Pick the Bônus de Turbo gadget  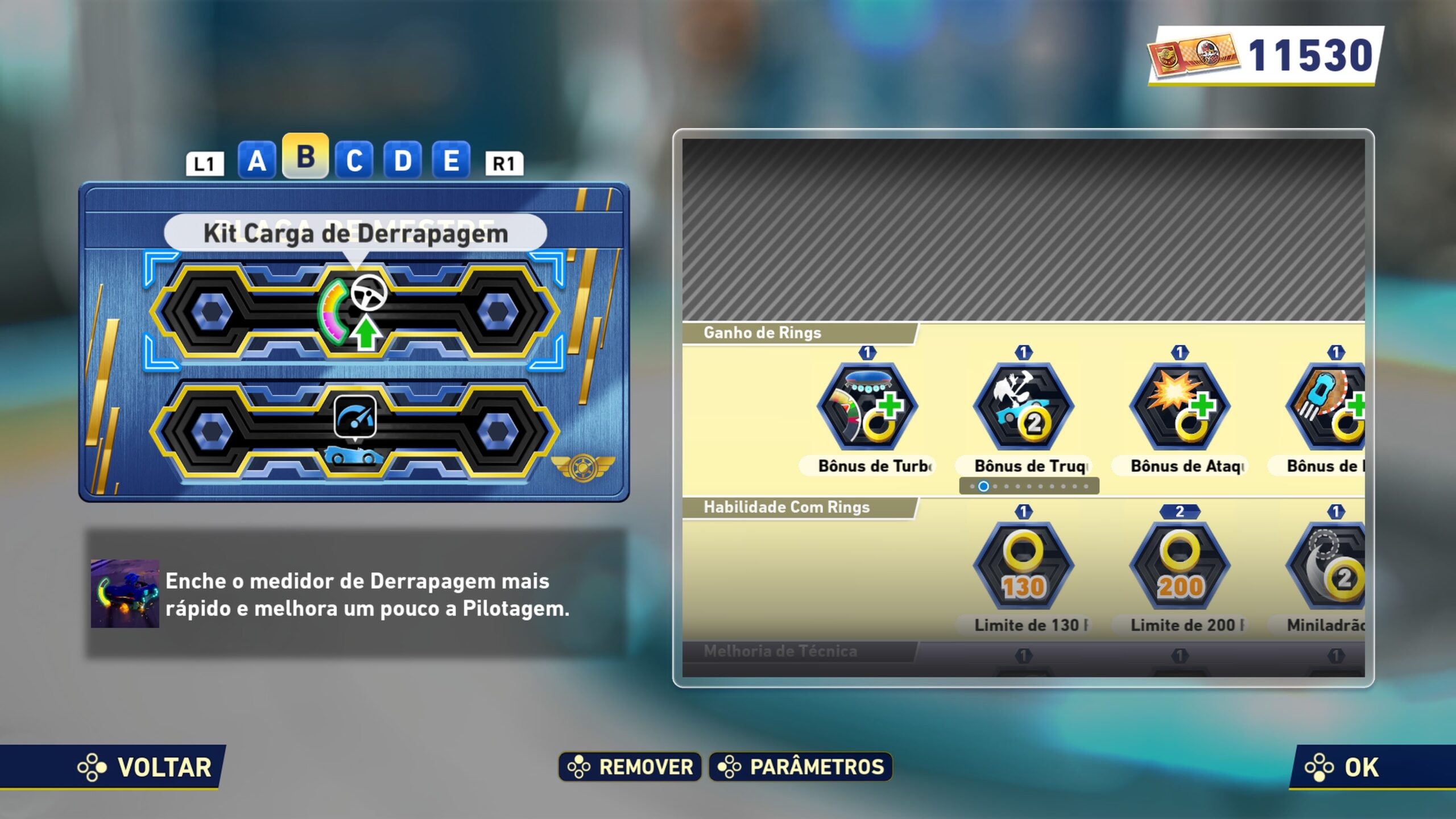coord(867,407)
